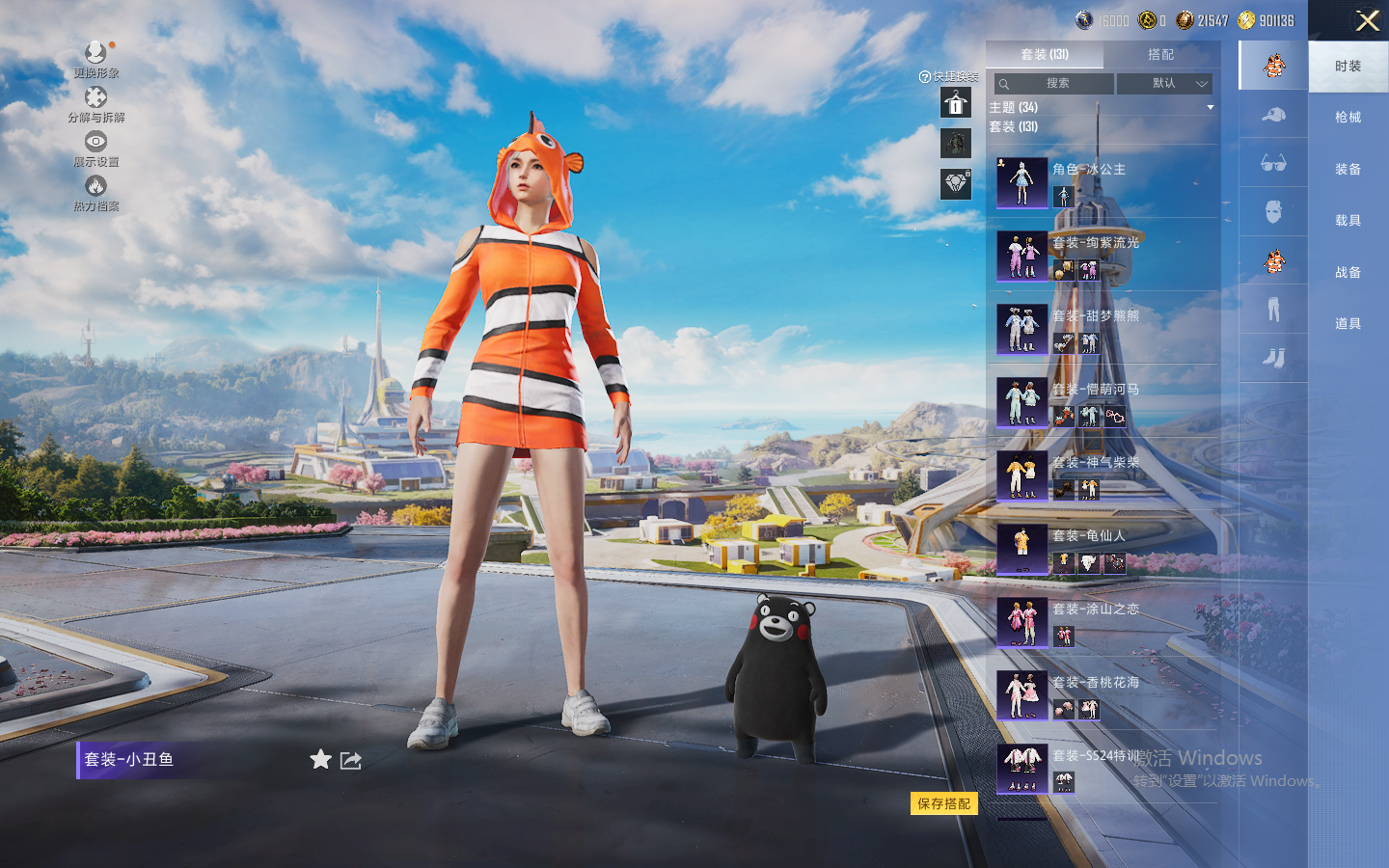Close the wardrobe screen with the X
The height and width of the screenshot is (868, 1389).
pyautogui.click(x=1367, y=20)
